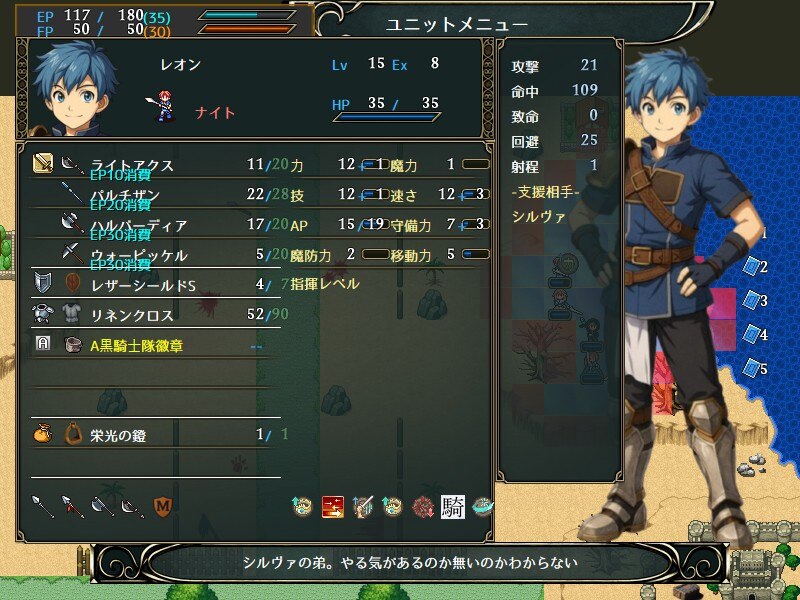This screenshot has width=800, height=600.
Task: Click the red spiky orb skill icon
Action: (423, 506)
